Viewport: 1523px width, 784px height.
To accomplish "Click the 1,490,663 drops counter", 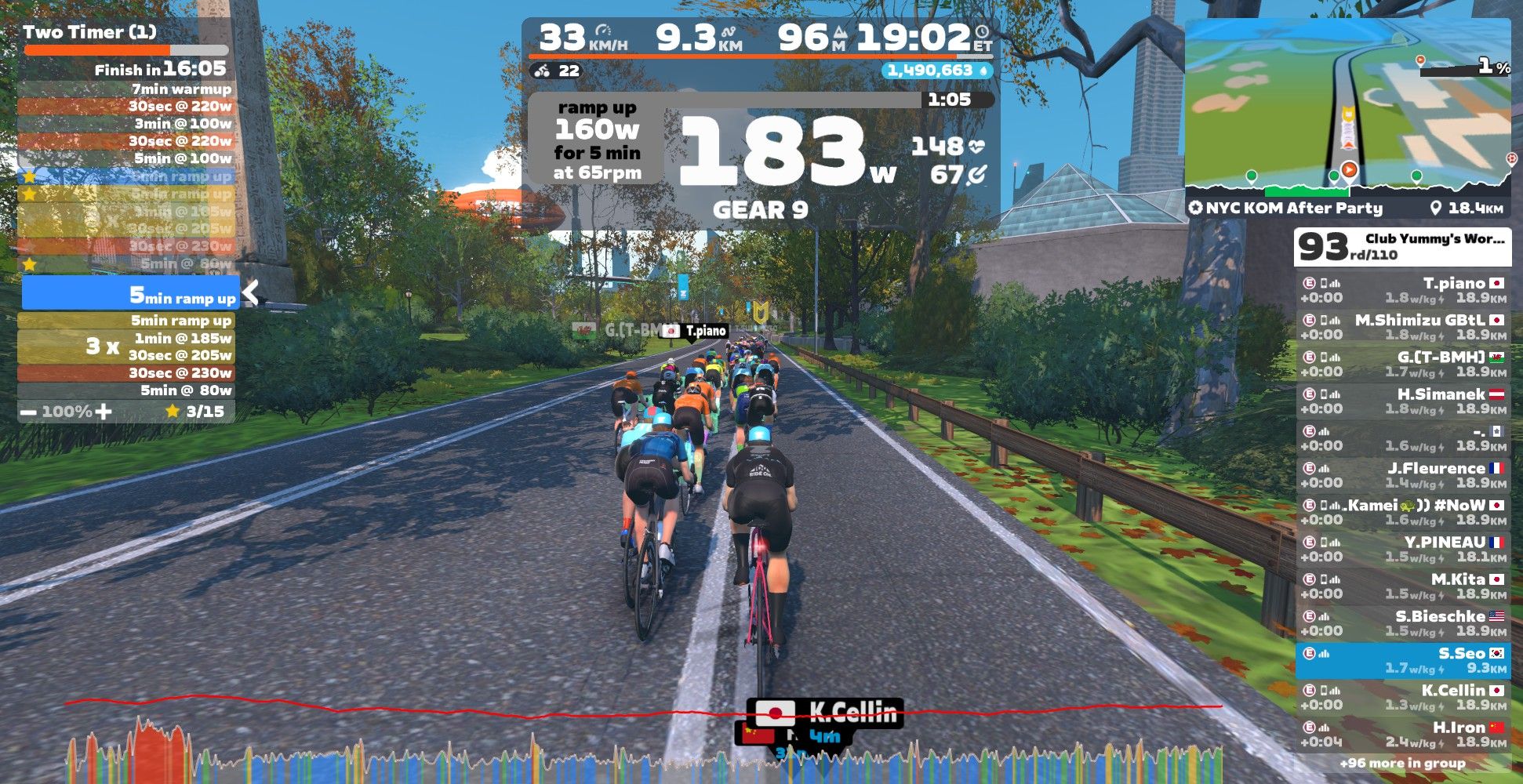I will pos(936,71).
